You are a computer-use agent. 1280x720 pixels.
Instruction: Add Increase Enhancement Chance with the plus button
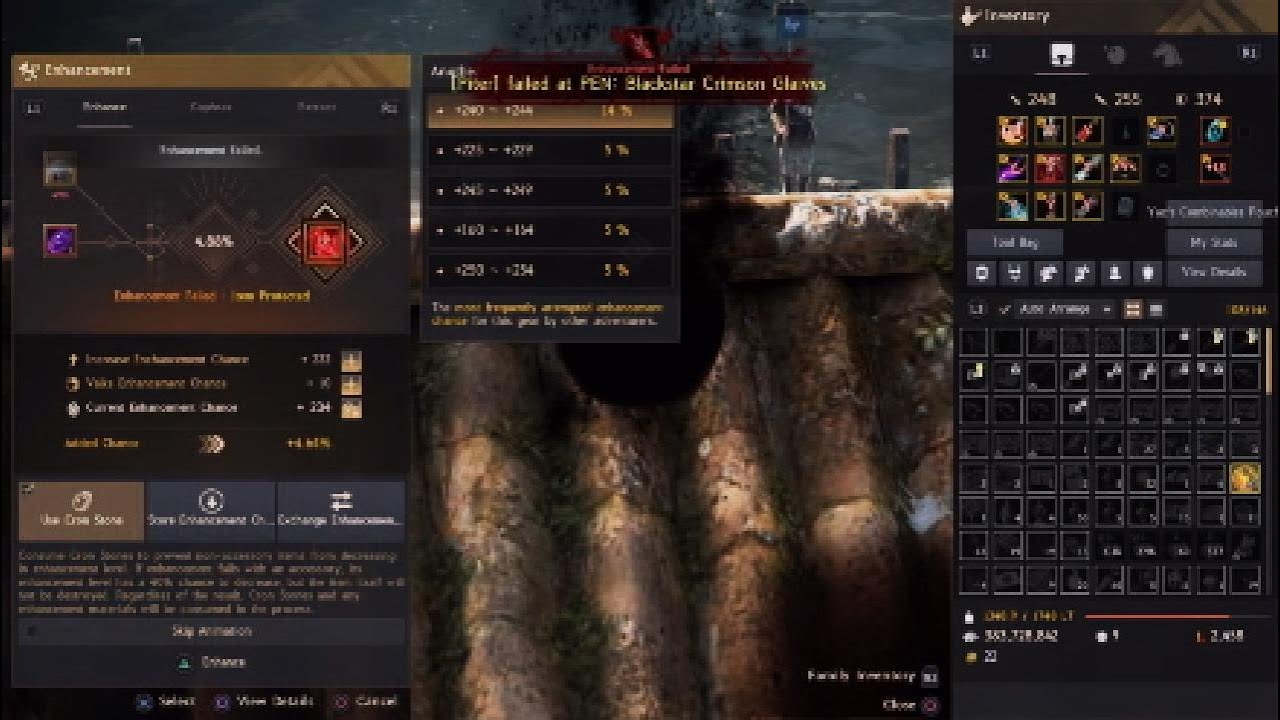351,360
